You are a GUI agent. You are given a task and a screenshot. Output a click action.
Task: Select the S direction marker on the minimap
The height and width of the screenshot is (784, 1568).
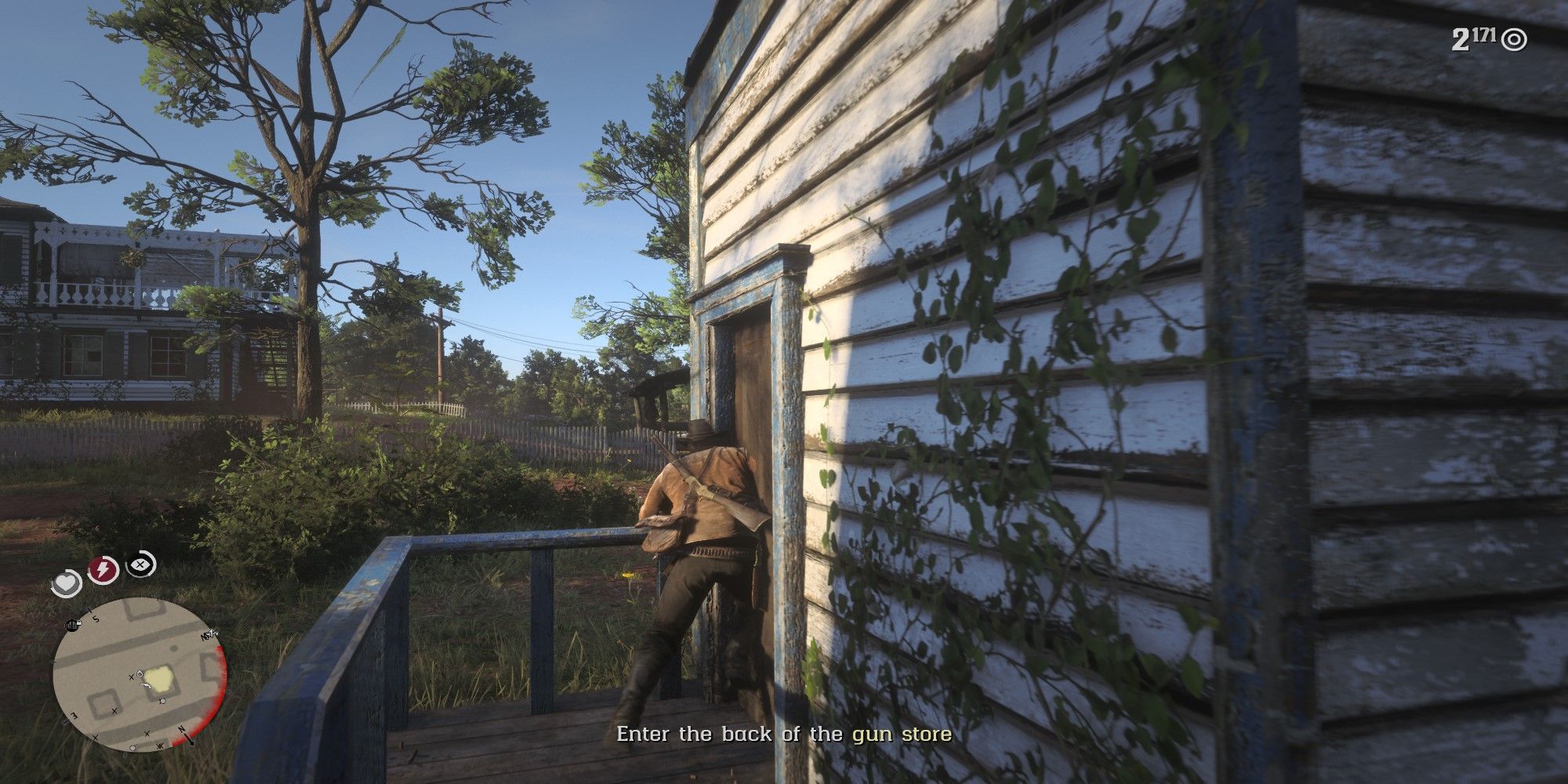point(96,619)
